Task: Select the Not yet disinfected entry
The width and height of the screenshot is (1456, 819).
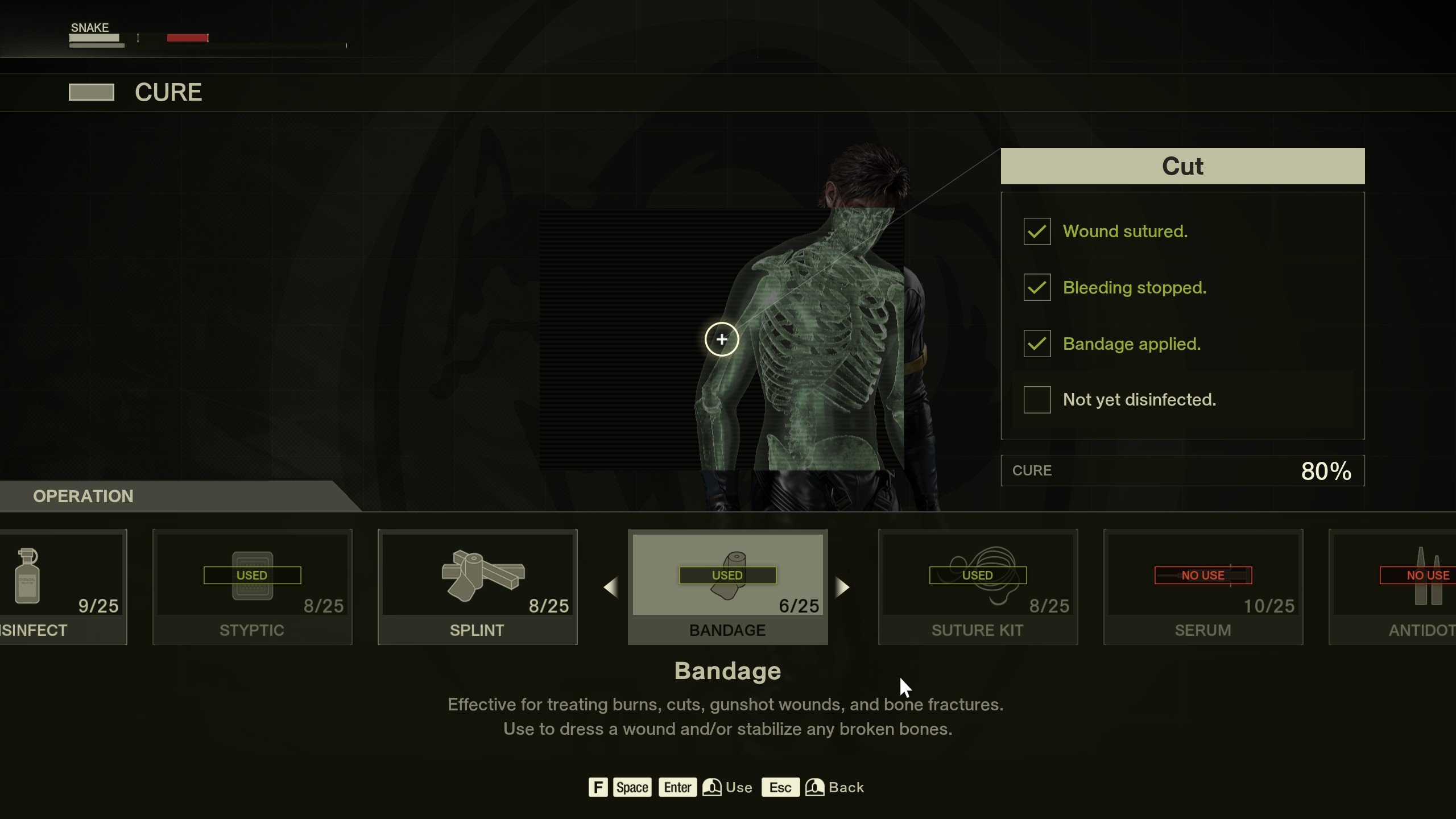Action: pos(1139,400)
